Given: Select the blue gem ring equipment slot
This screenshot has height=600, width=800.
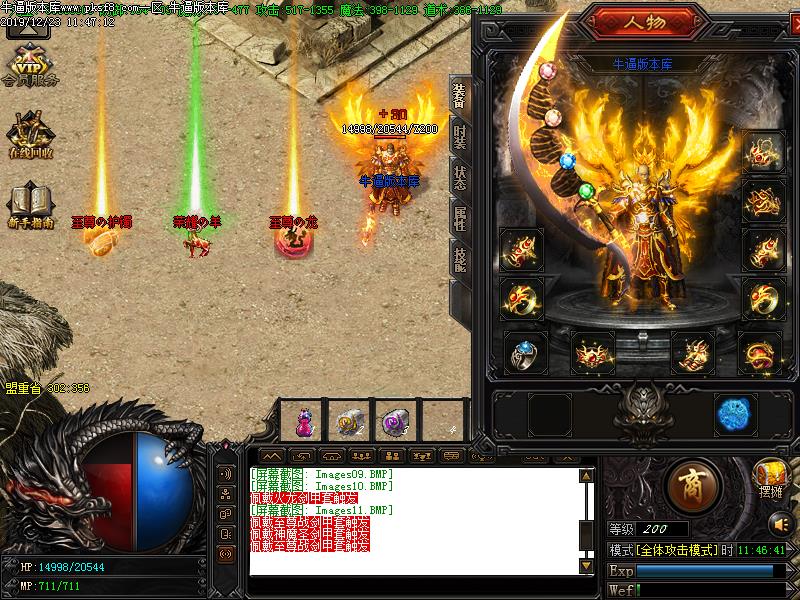Looking at the screenshot, I should coord(522,353).
